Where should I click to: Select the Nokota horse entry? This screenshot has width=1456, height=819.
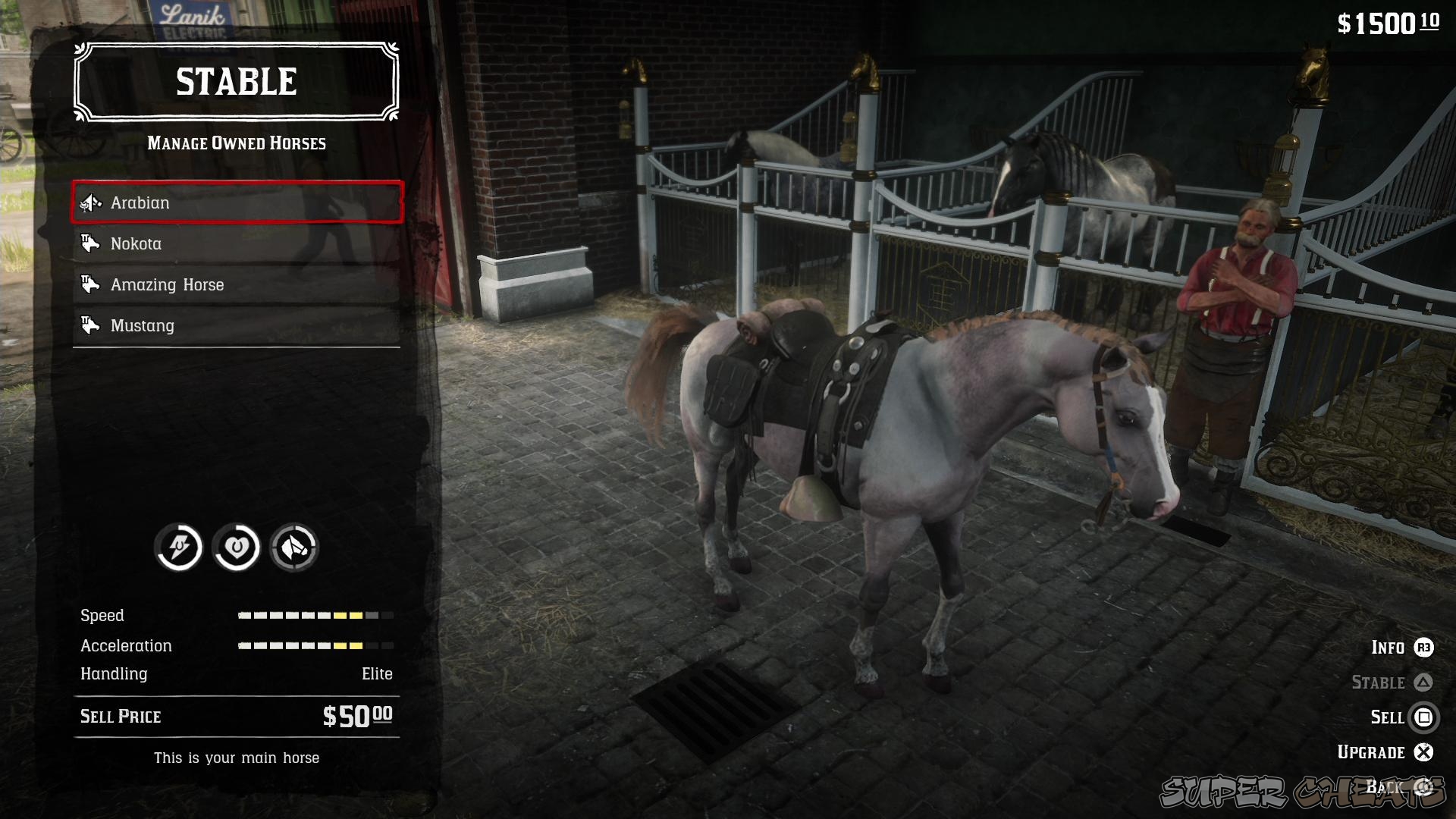pos(235,243)
